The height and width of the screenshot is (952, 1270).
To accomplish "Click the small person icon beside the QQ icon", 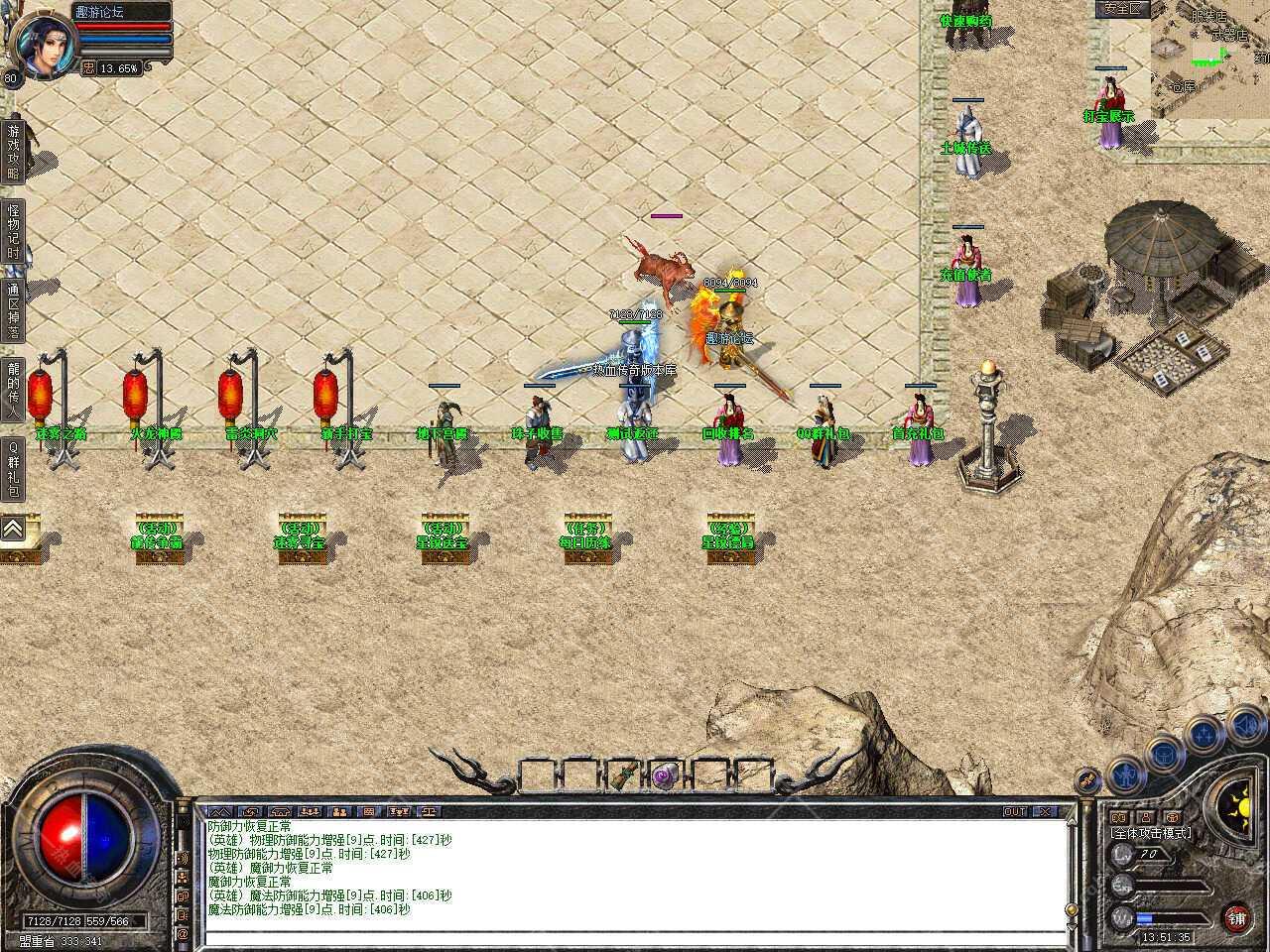I will point(1145,817).
